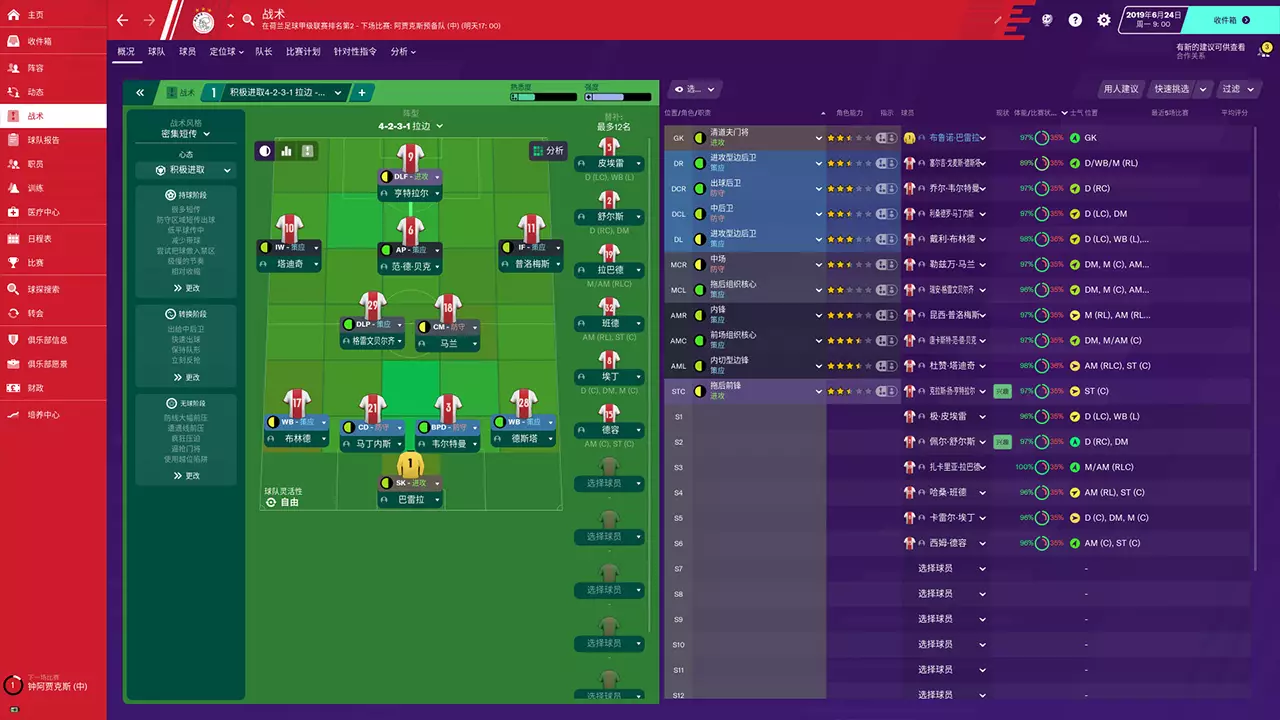Click the world/globe icon in the top bar
The height and width of the screenshot is (720, 1280).
1047,19
